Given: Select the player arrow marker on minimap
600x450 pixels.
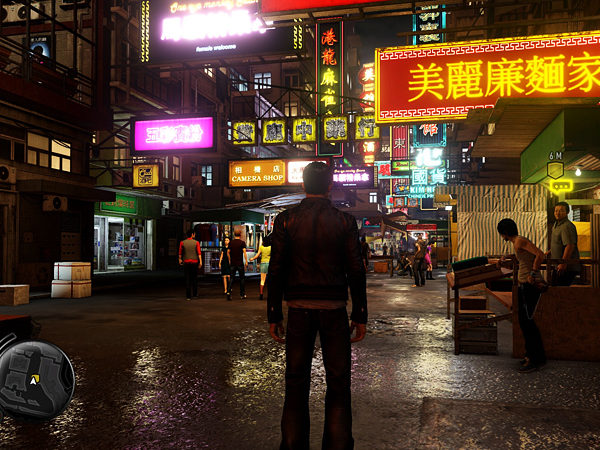Looking at the screenshot, I should tap(35, 380).
